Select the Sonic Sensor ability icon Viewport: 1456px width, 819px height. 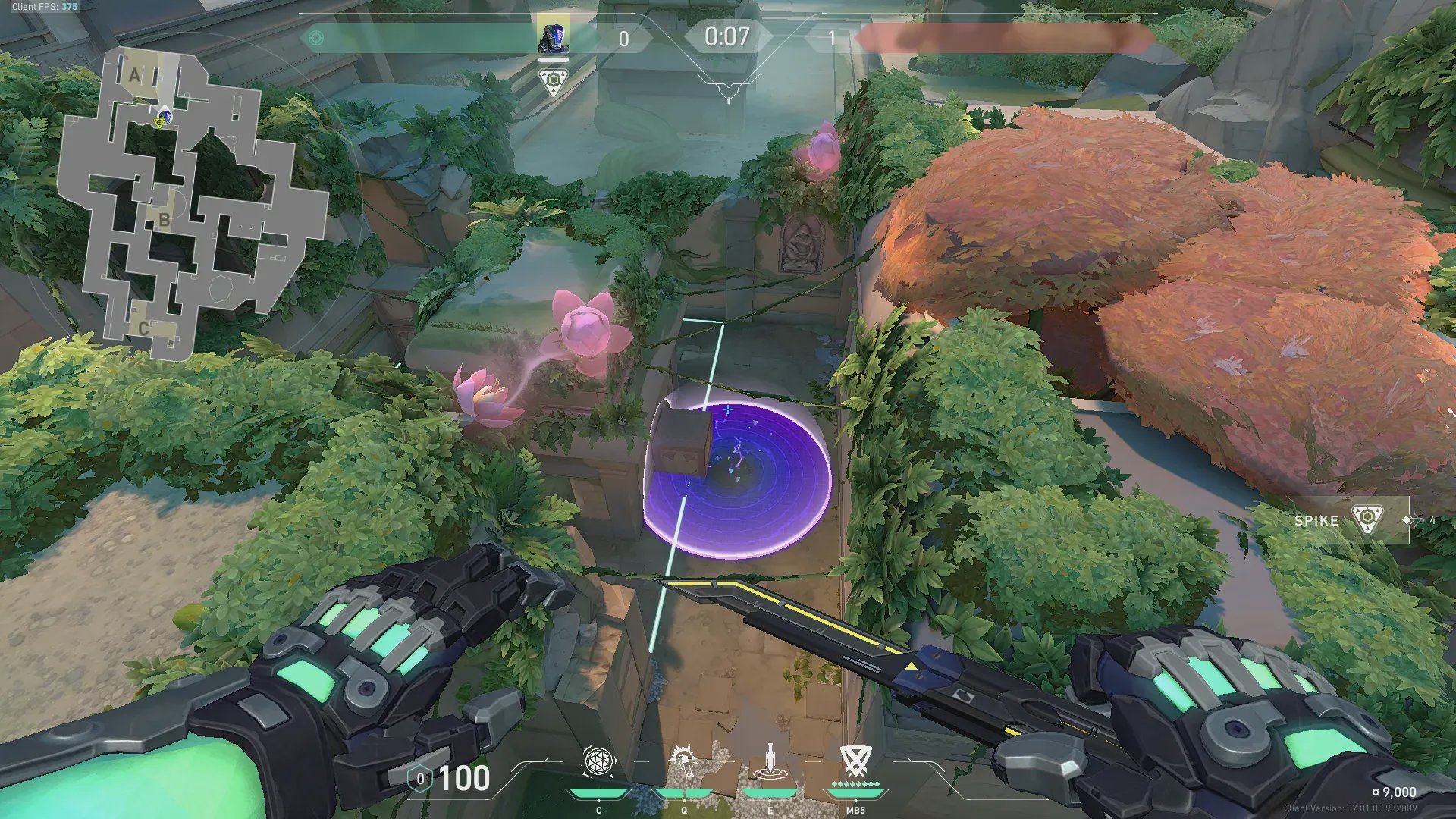pyautogui.click(x=685, y=761)
